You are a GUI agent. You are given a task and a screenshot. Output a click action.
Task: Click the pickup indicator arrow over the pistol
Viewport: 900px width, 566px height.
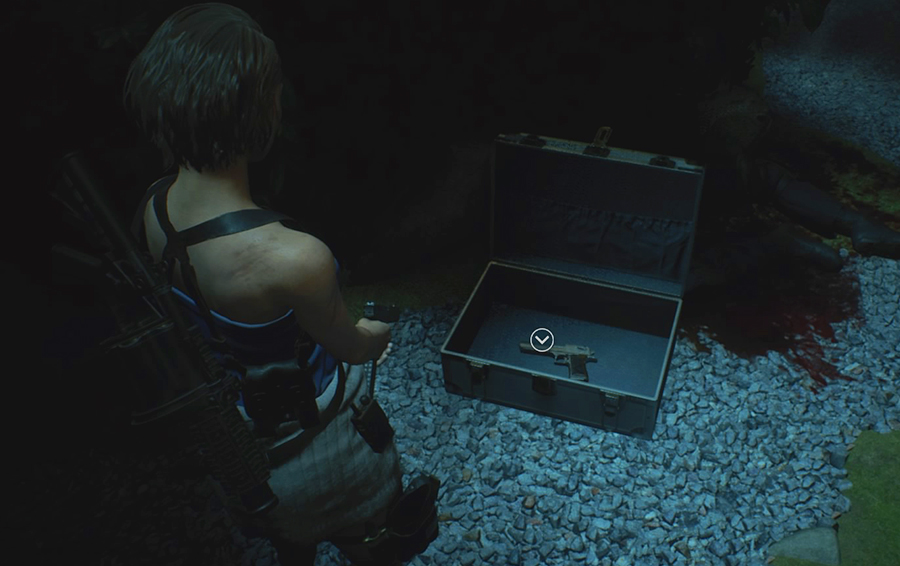tap(541, 341)
